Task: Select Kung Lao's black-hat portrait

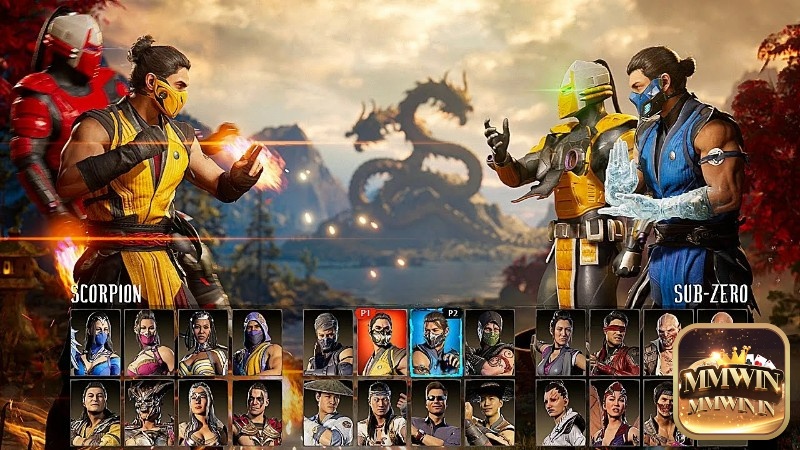Action: pos(489,412)
